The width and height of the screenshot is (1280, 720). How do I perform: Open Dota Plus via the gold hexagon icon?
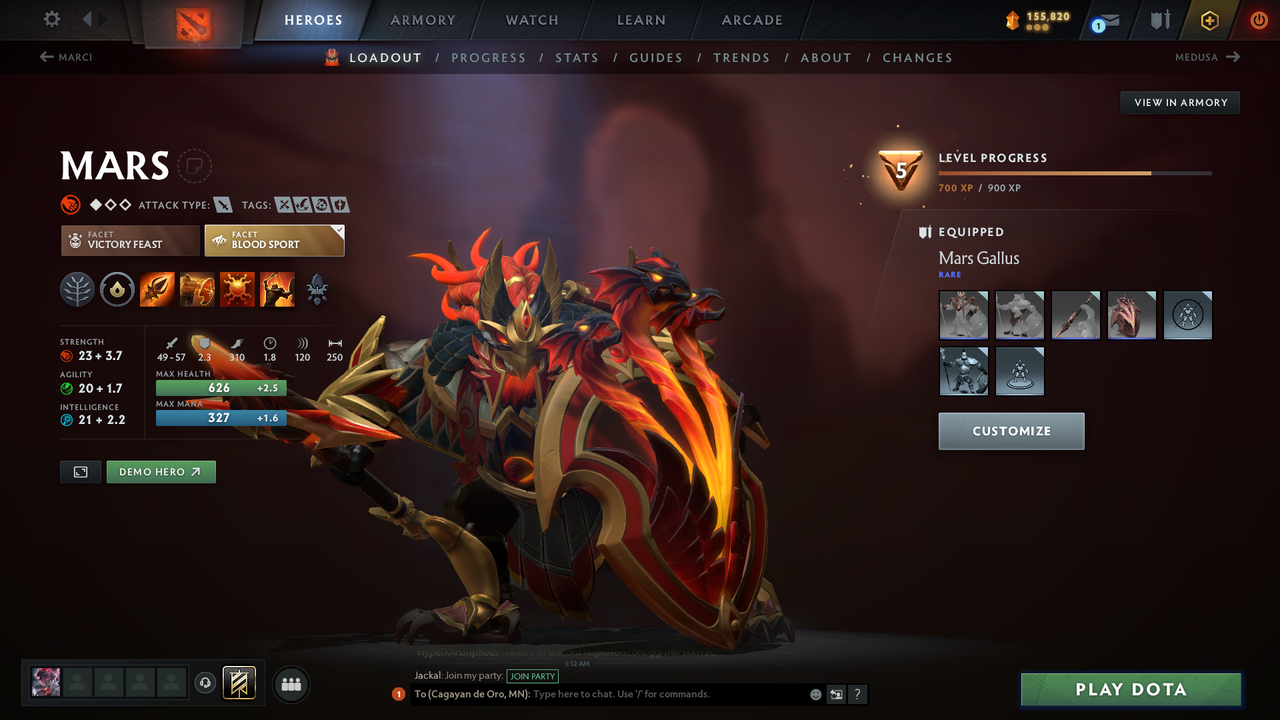[x=1209, y=20]
